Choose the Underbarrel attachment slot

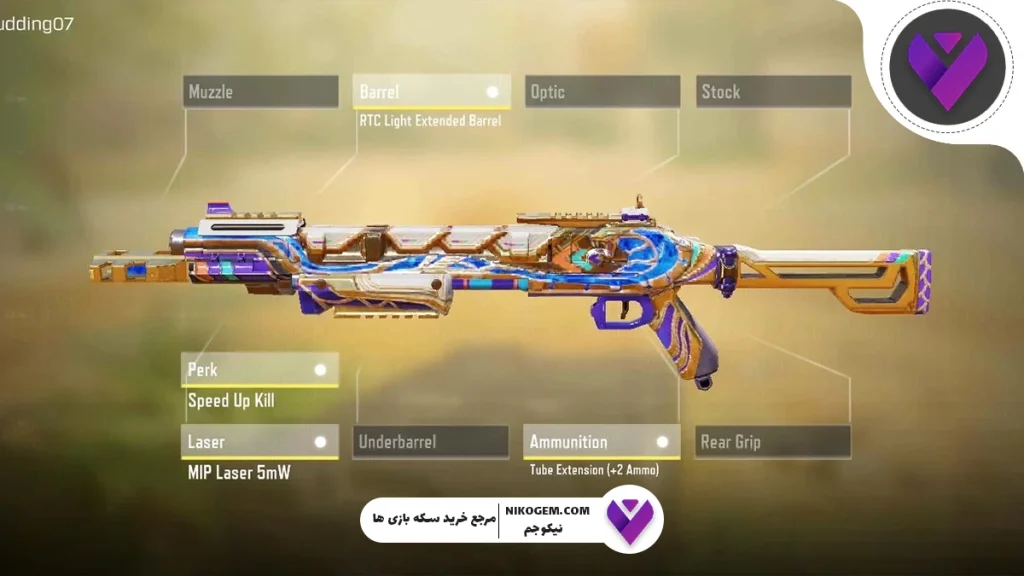pos(430,442)
